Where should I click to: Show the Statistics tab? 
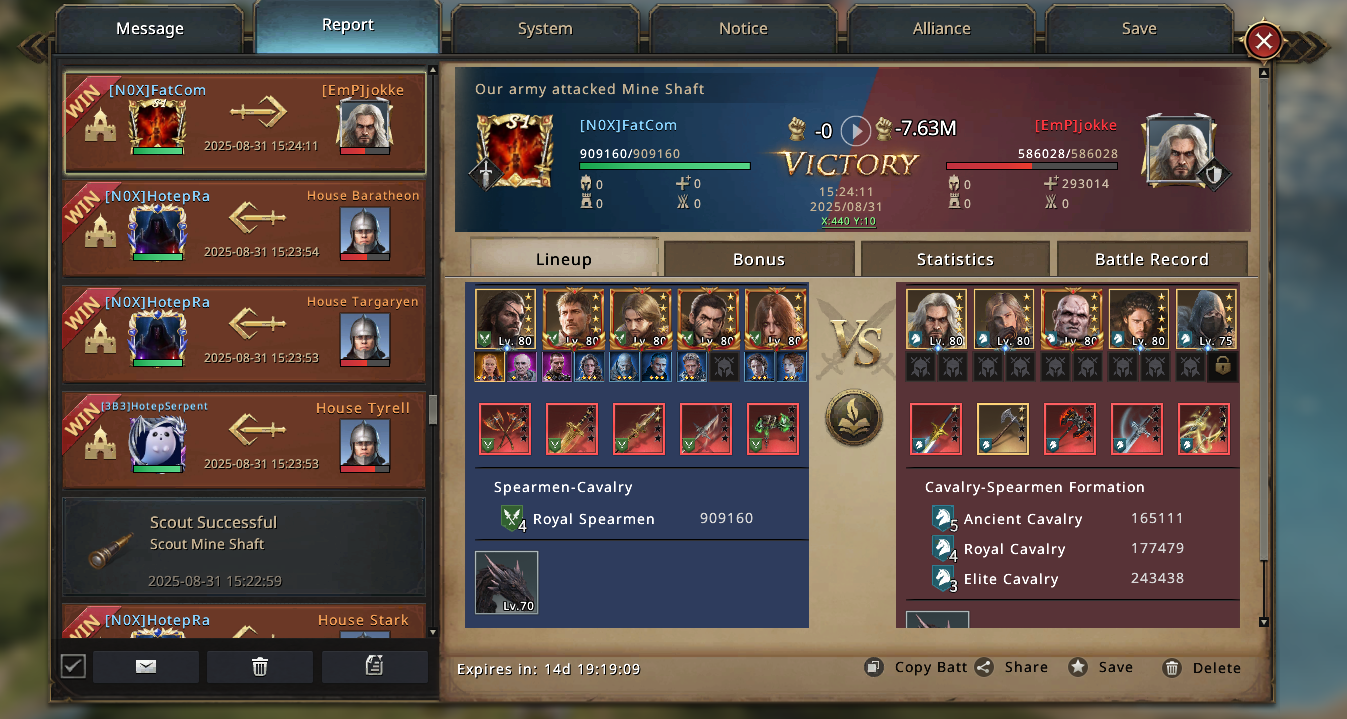(x=955, y=259)
